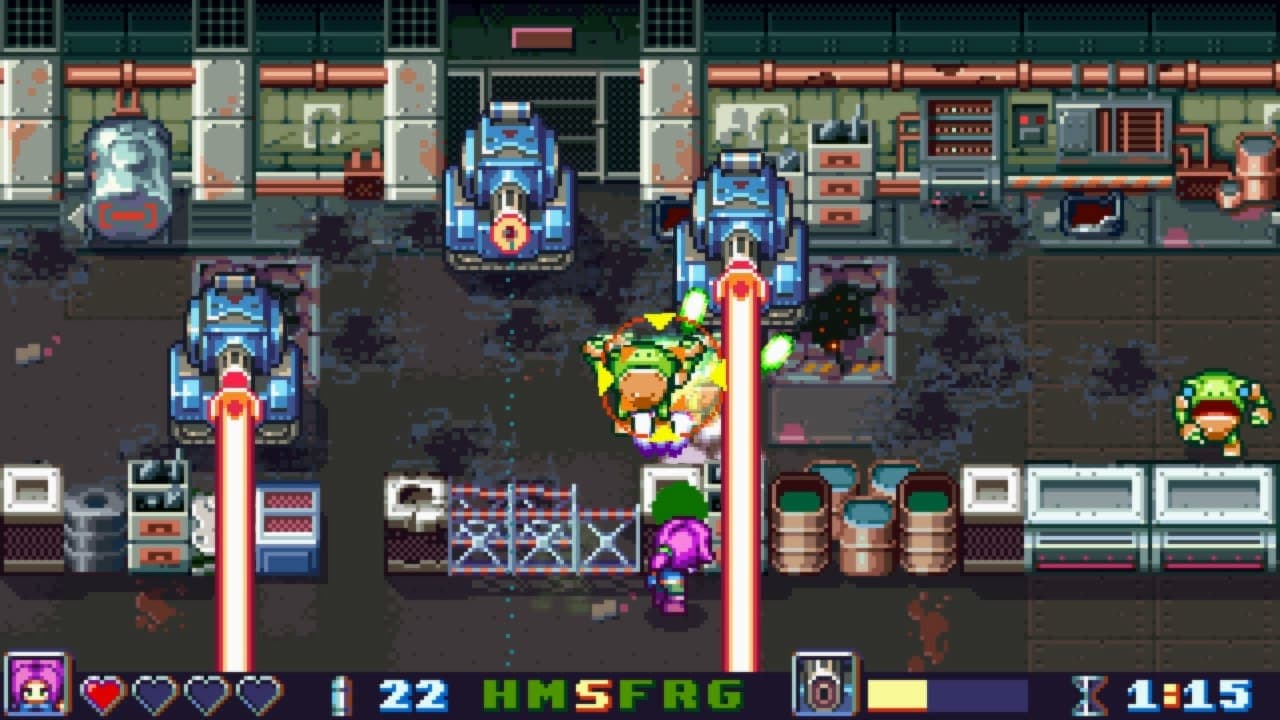
Task: Select the bomb item icon near the gauge
Action: [828, 684]
